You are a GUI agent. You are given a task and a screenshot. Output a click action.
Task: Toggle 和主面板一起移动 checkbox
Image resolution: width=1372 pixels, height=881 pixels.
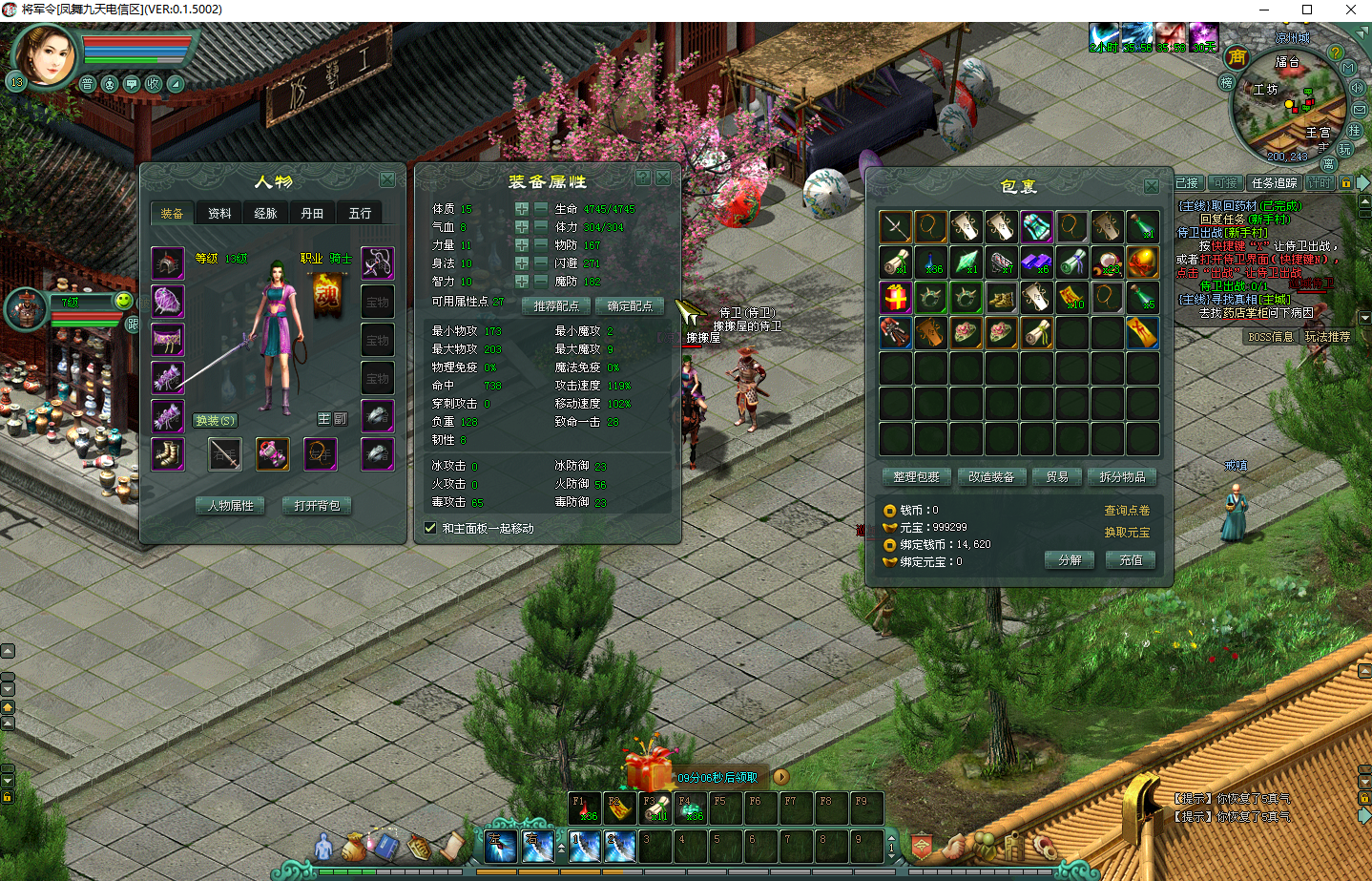click(x=430, y=528)
